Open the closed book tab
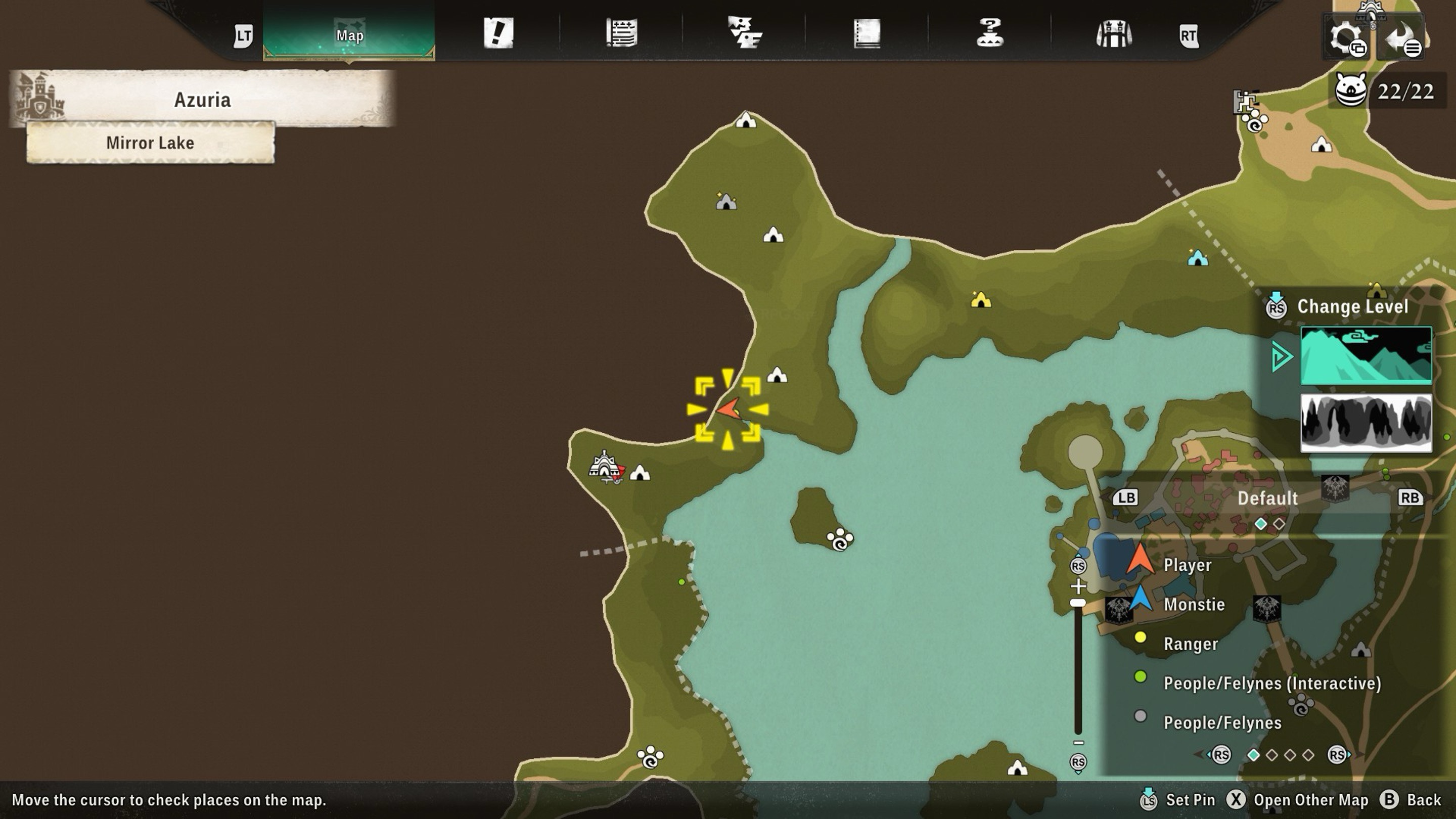 (x=867, y=33)
